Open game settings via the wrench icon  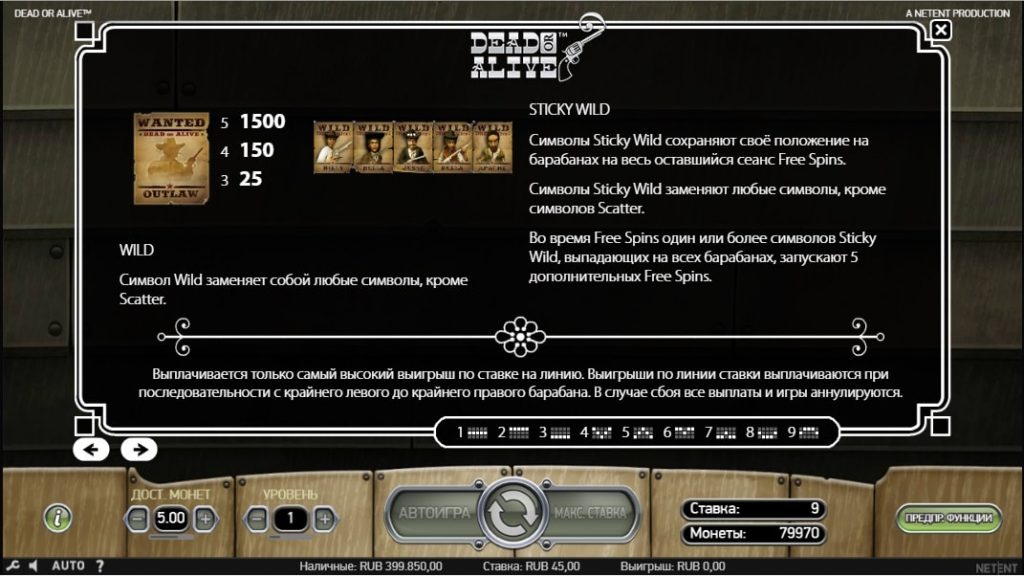tap(12, 566)
